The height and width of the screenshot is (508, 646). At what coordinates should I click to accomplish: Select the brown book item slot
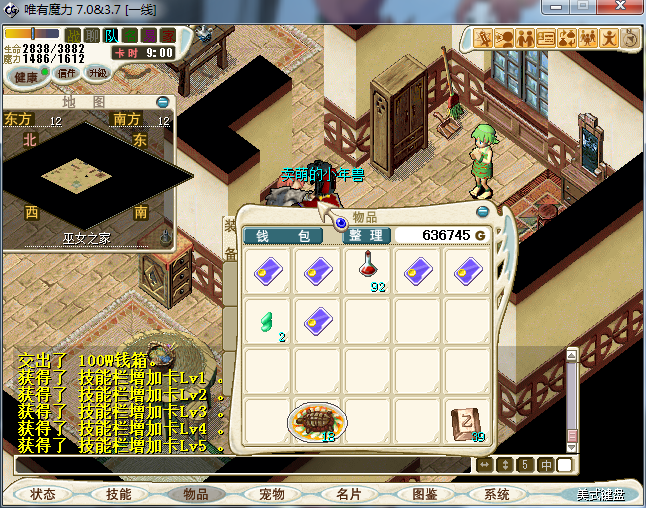coord(468,421)
